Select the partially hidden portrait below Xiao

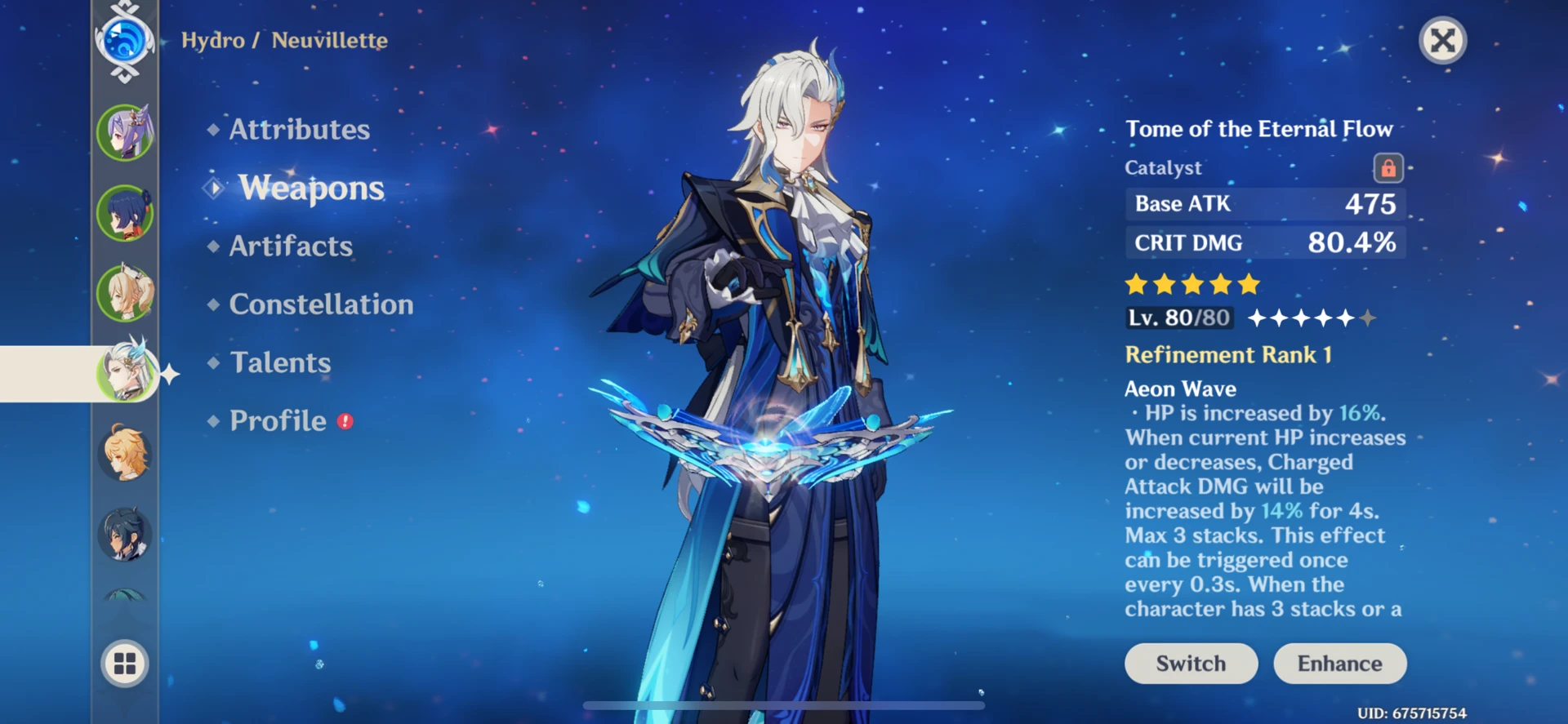click(124, 598)
